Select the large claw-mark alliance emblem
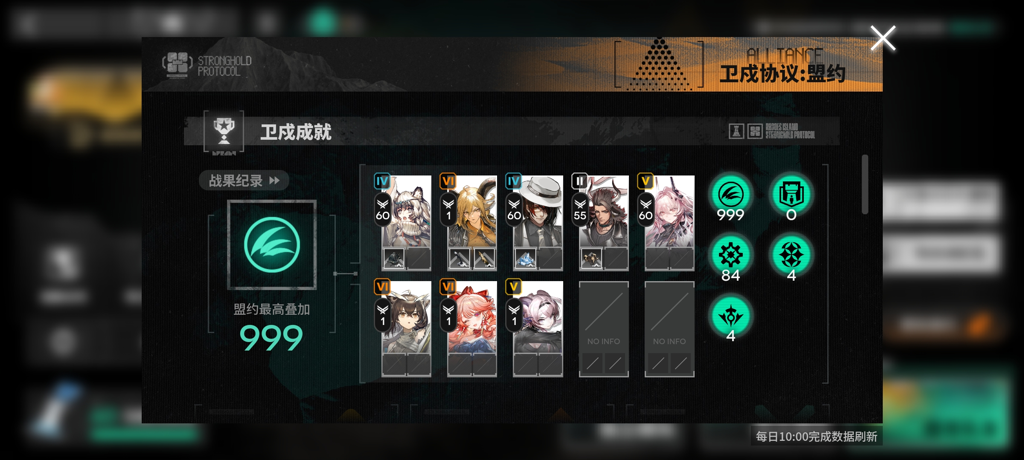The height and width of the screenshot is (460, 1024). pyautogui.click(x=272, y=245)
